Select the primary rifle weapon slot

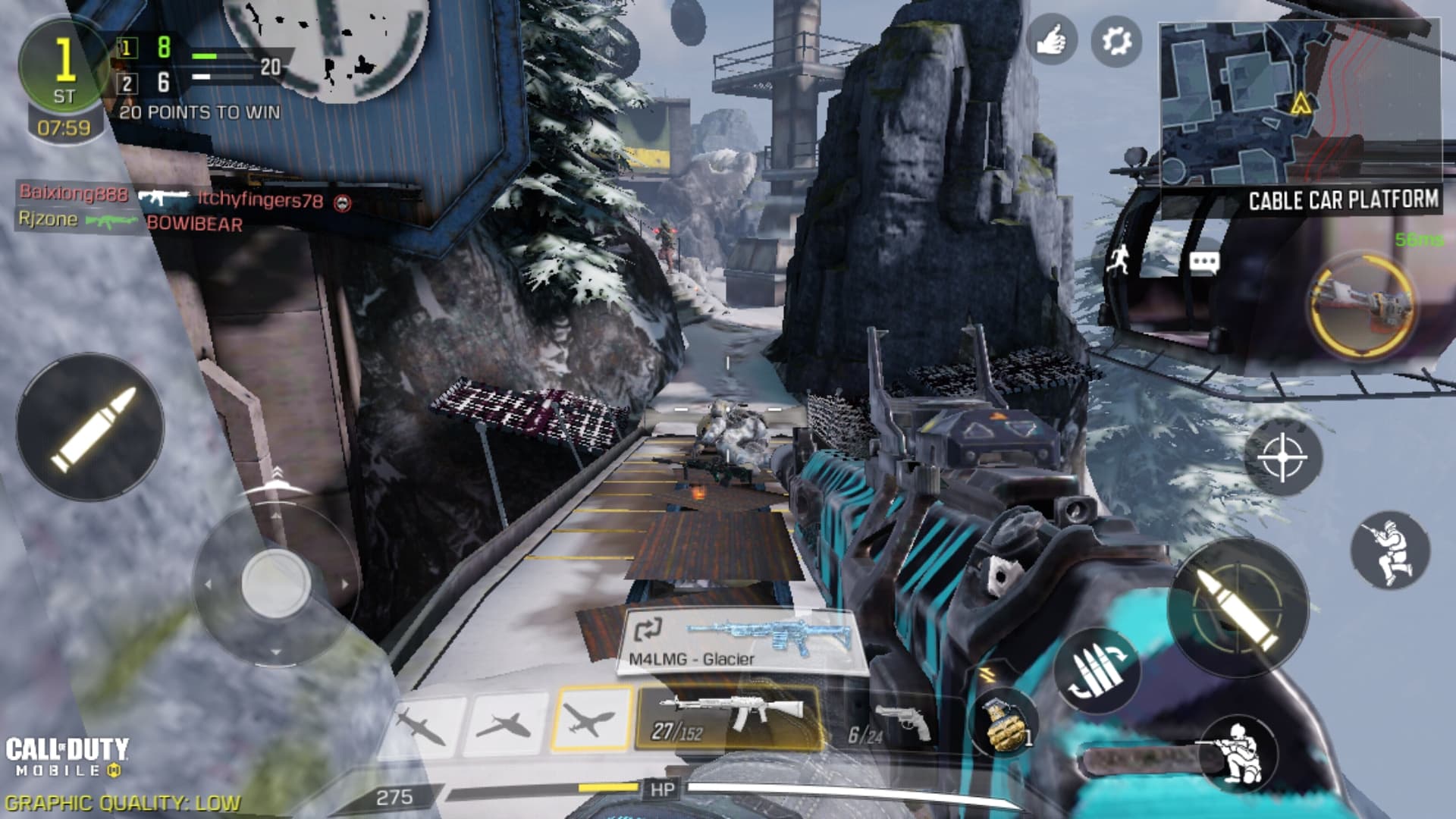pos(728,717)
